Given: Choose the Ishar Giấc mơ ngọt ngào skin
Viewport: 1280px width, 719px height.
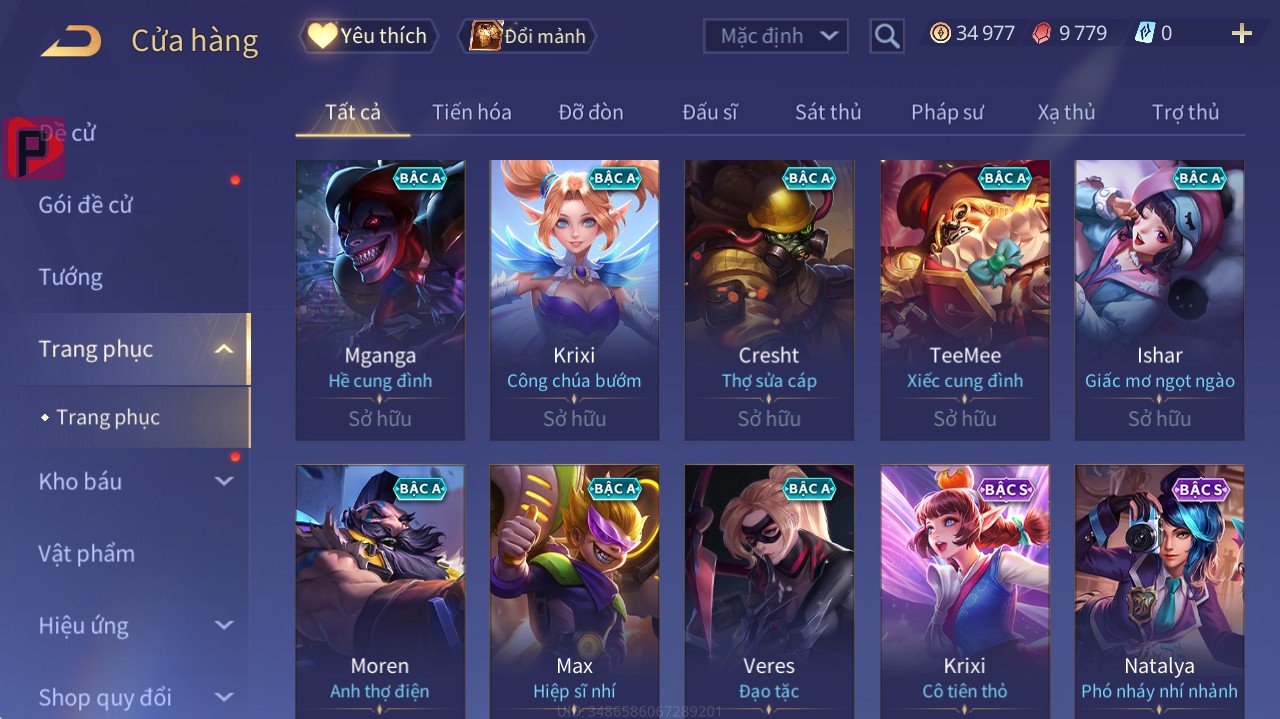Looking at the screenshot, I should (1159, 299).
